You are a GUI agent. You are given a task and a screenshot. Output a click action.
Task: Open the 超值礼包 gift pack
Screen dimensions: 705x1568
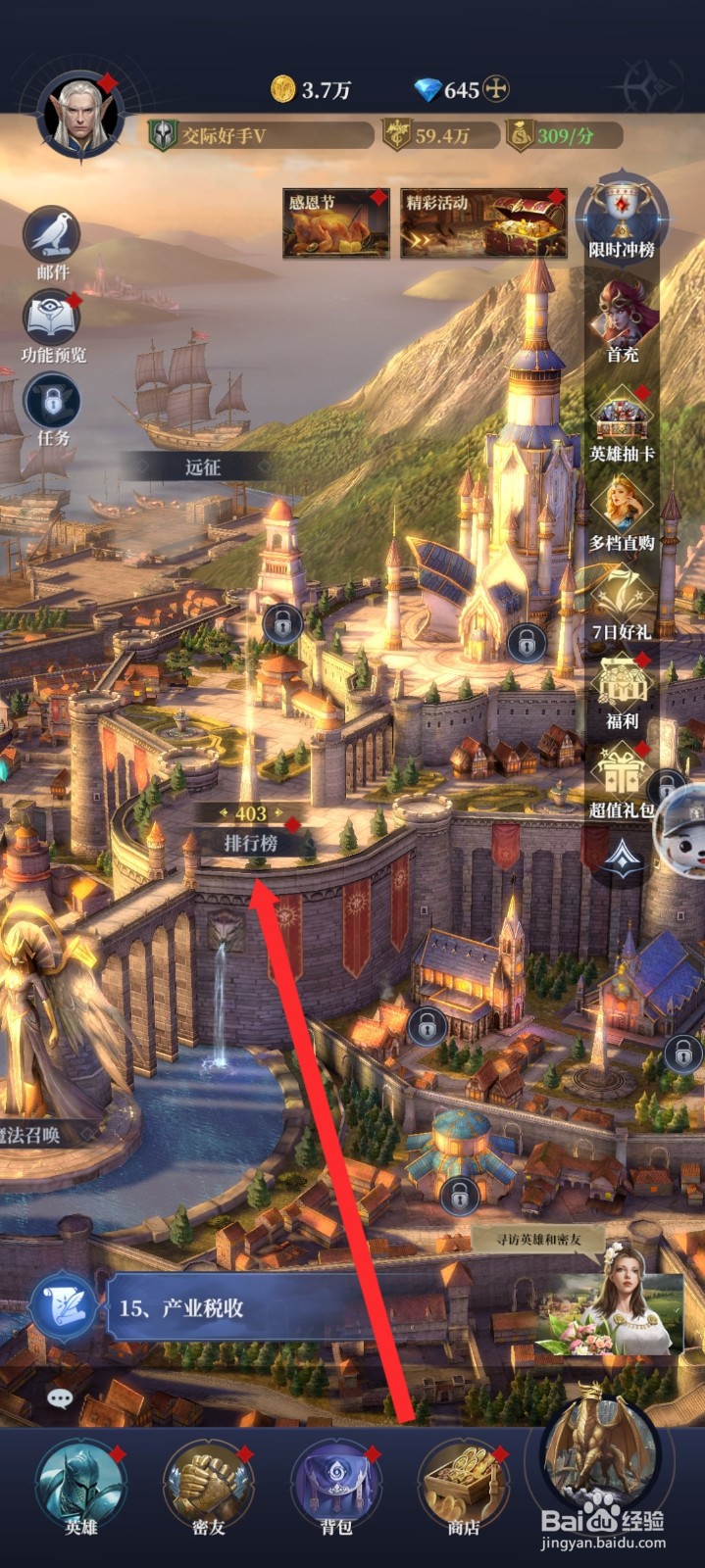point(622,776)
